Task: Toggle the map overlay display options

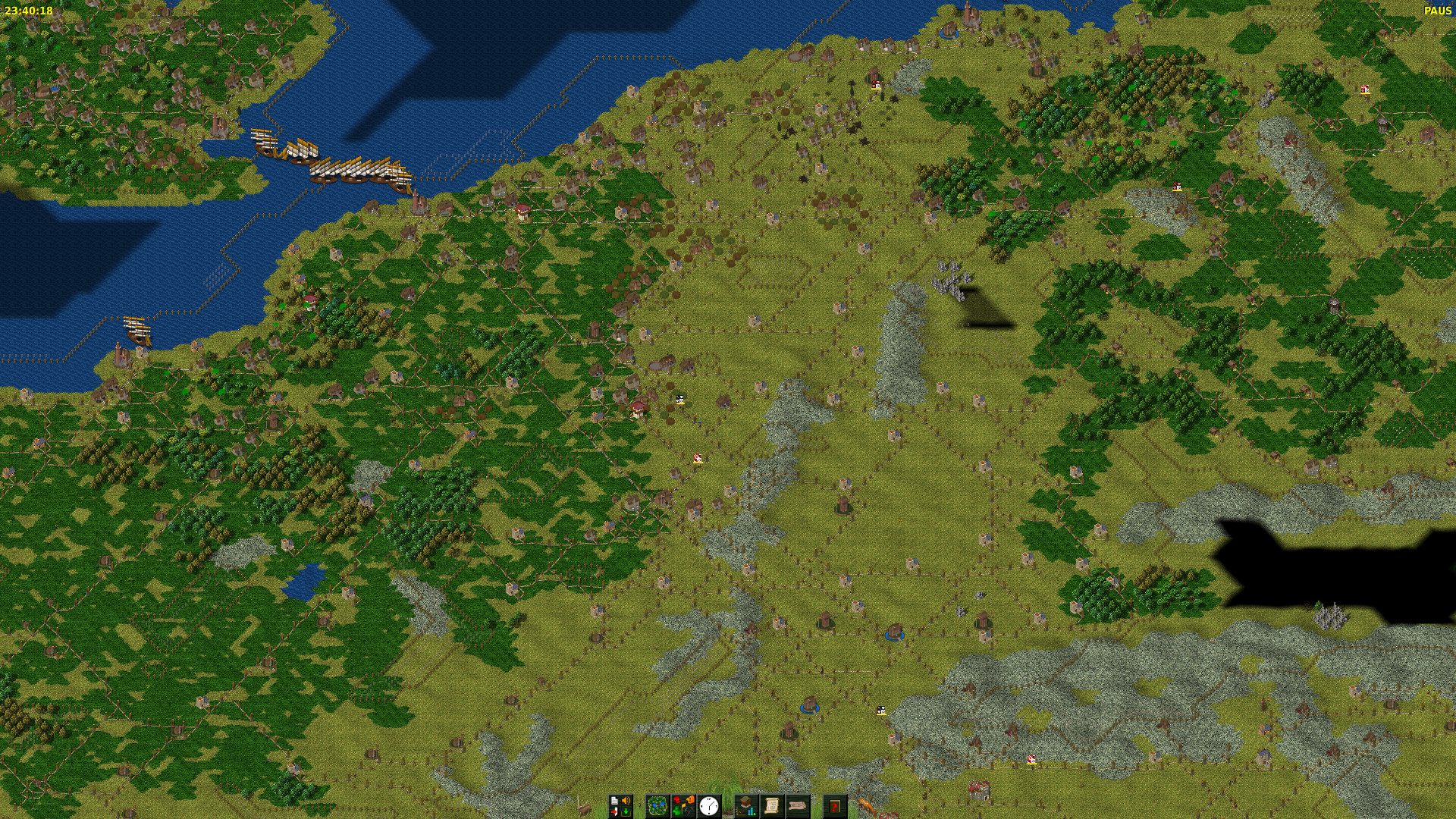Action: click(682, 805)
